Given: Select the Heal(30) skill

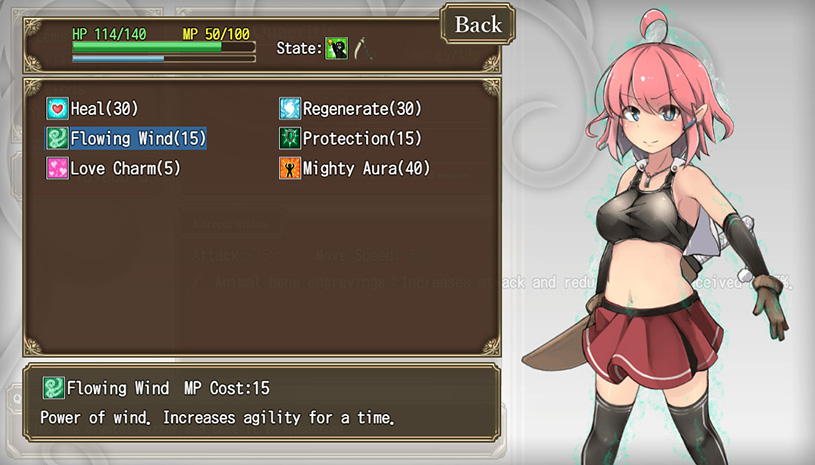Looking at the screenshot, I should point(93,109).
